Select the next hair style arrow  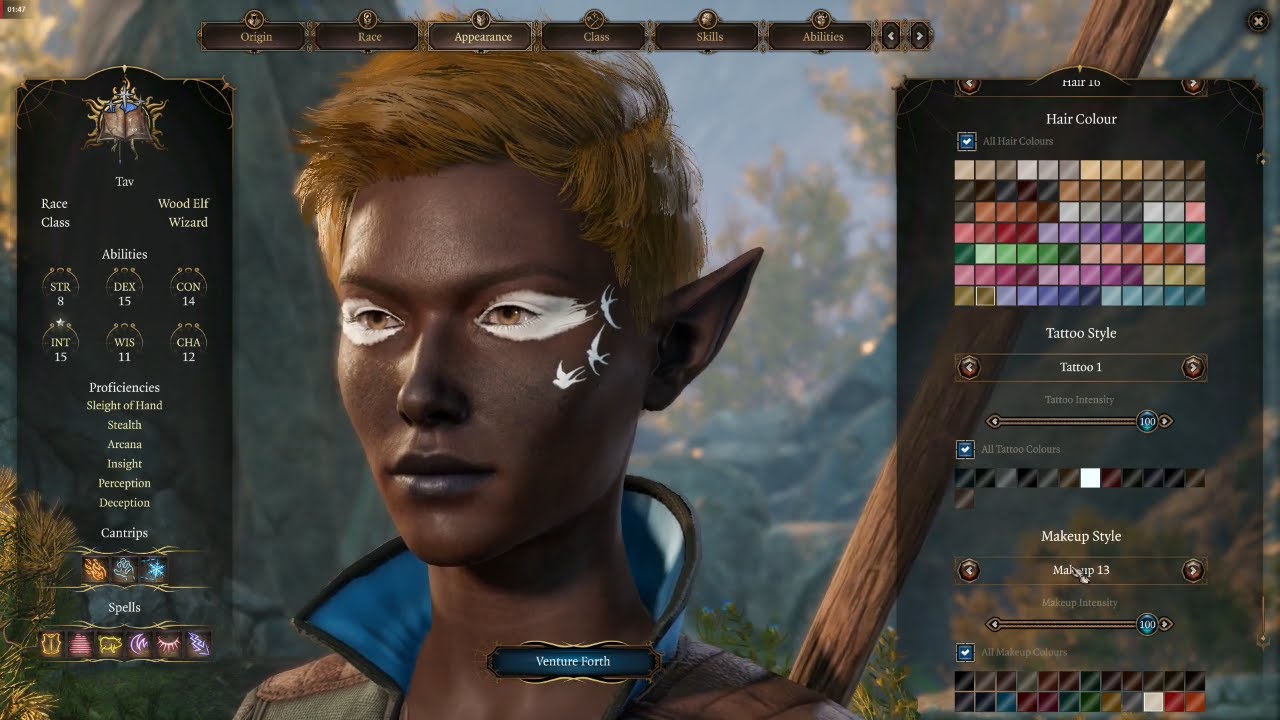tap(1192, 84)
